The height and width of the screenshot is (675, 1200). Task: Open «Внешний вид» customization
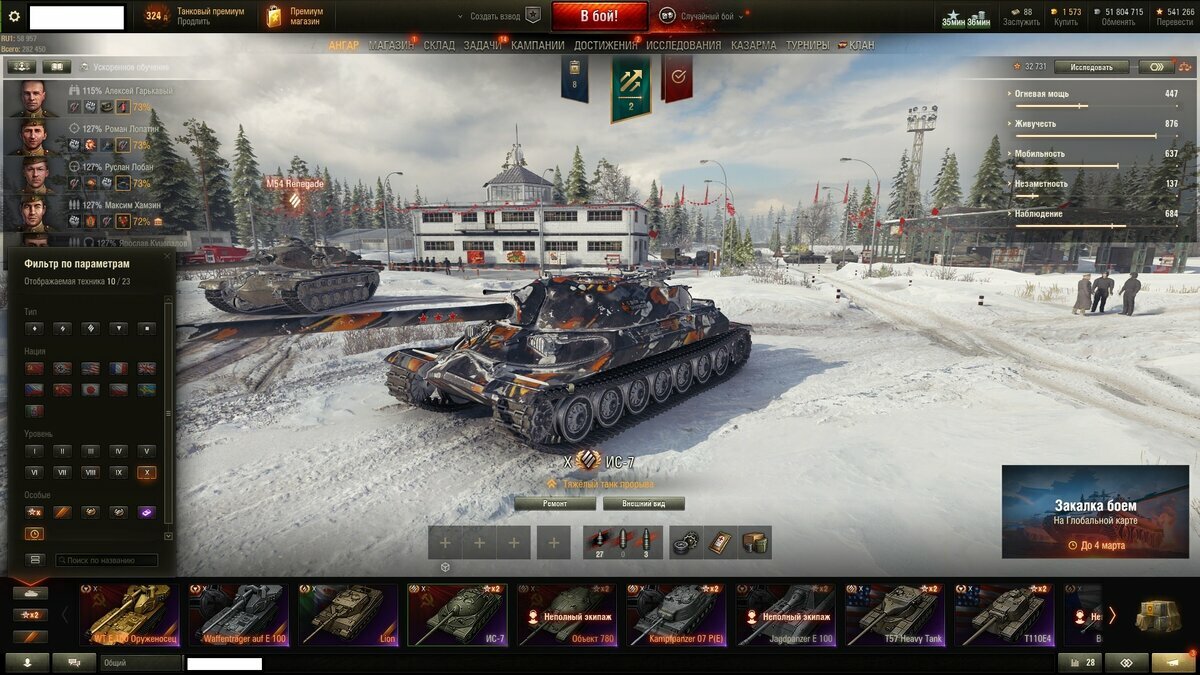click(x=639, y=504)
